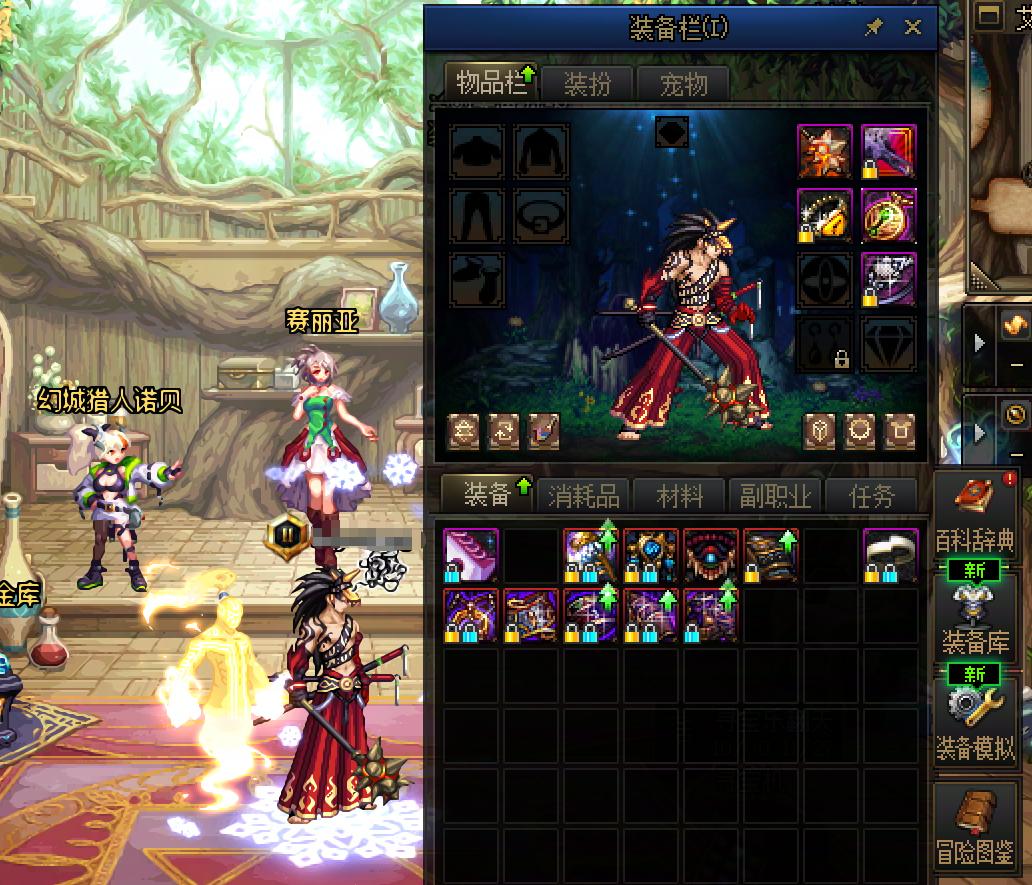Open the 宠物 tab
1032x885 pixels.
coord(683,85)
